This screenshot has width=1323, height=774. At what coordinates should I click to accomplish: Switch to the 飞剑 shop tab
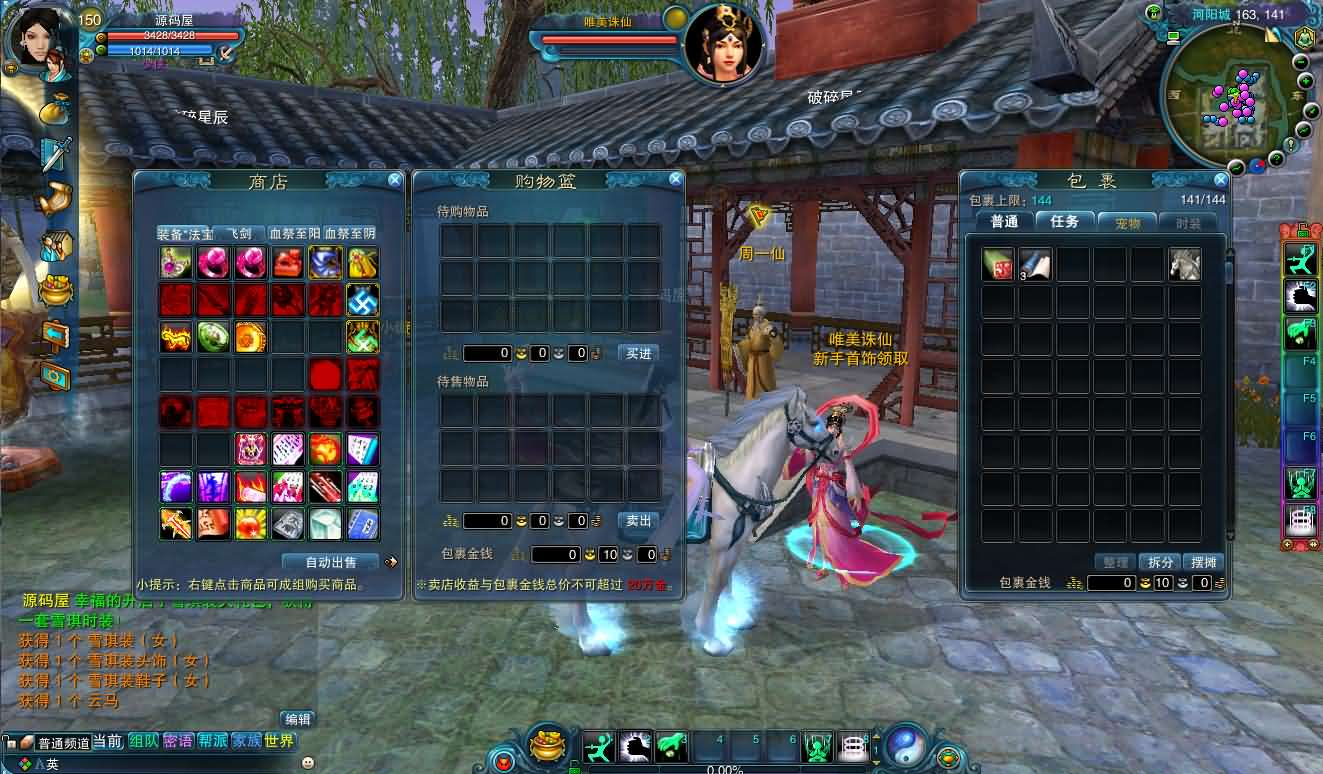[x=240, y=234]
